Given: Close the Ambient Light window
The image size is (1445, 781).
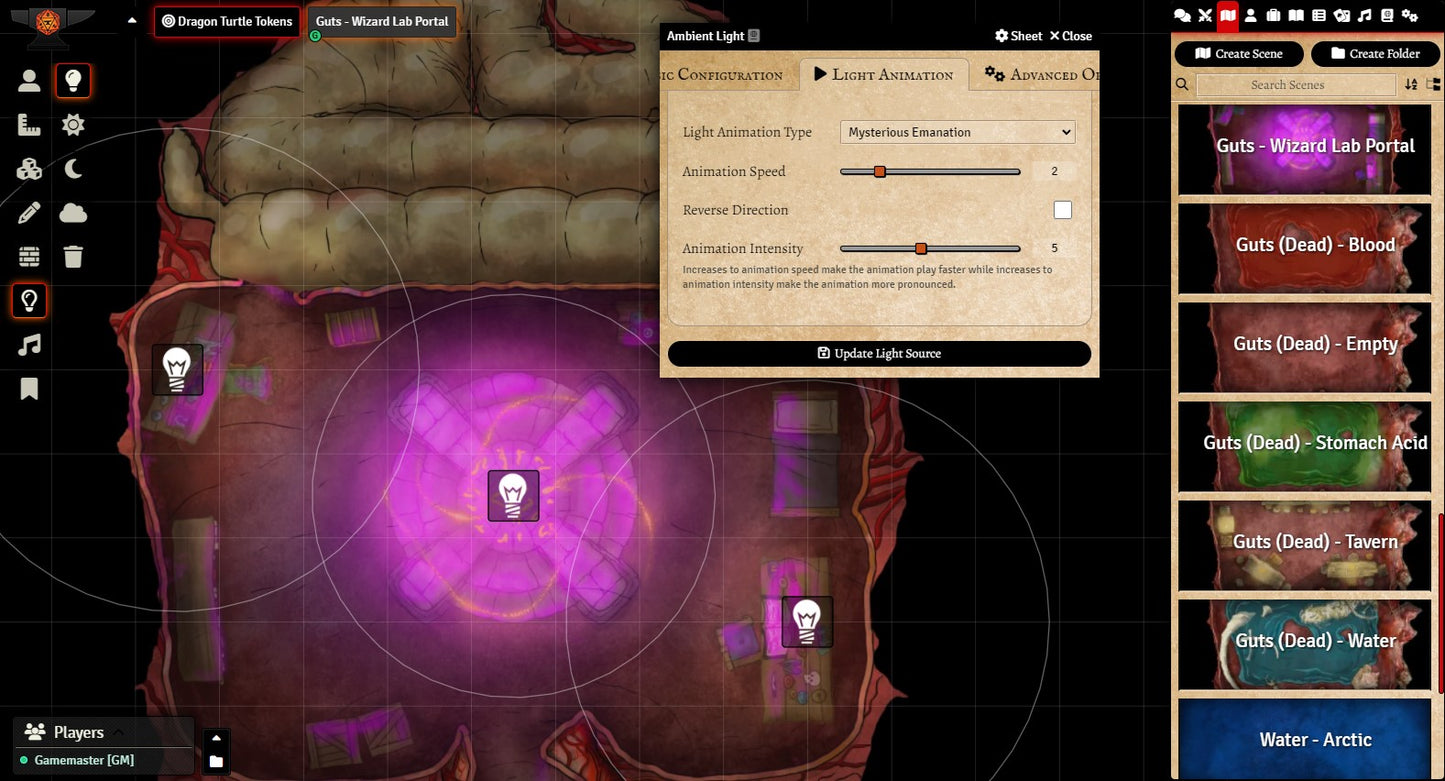Looking at the screenshot, I should [x=1070, y=36].
